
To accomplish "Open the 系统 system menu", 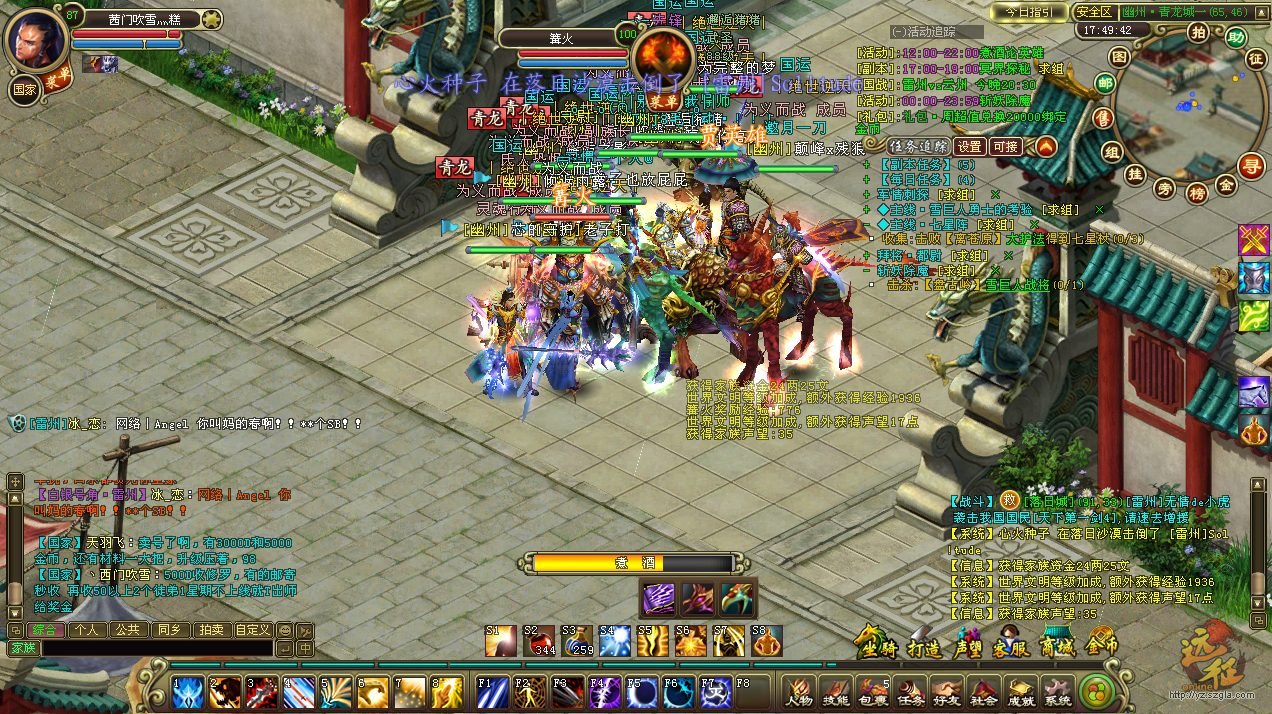I will coord(1057,690).
